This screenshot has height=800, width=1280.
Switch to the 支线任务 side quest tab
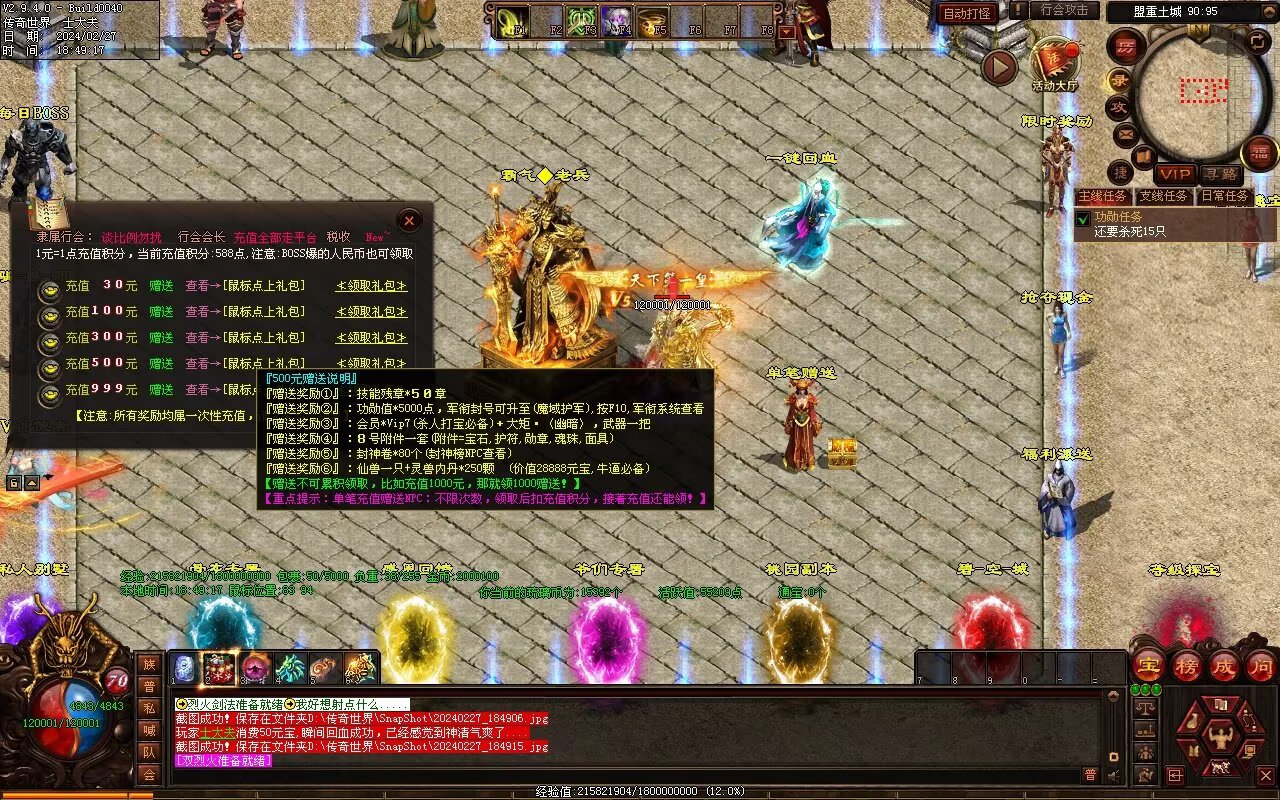(x=1164, y=197)
